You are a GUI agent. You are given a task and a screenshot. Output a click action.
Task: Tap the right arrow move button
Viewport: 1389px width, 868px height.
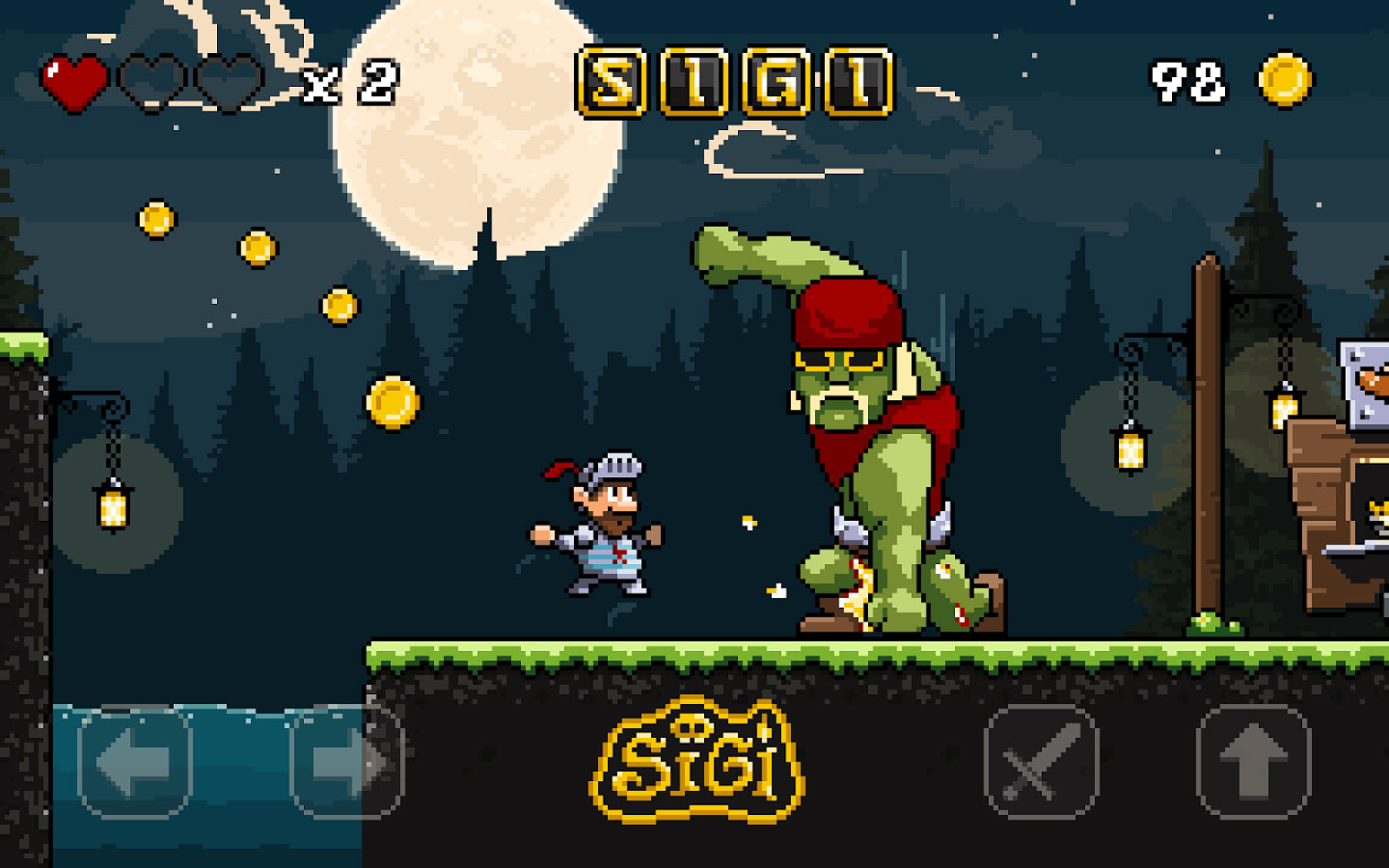(x=346, y=763)
